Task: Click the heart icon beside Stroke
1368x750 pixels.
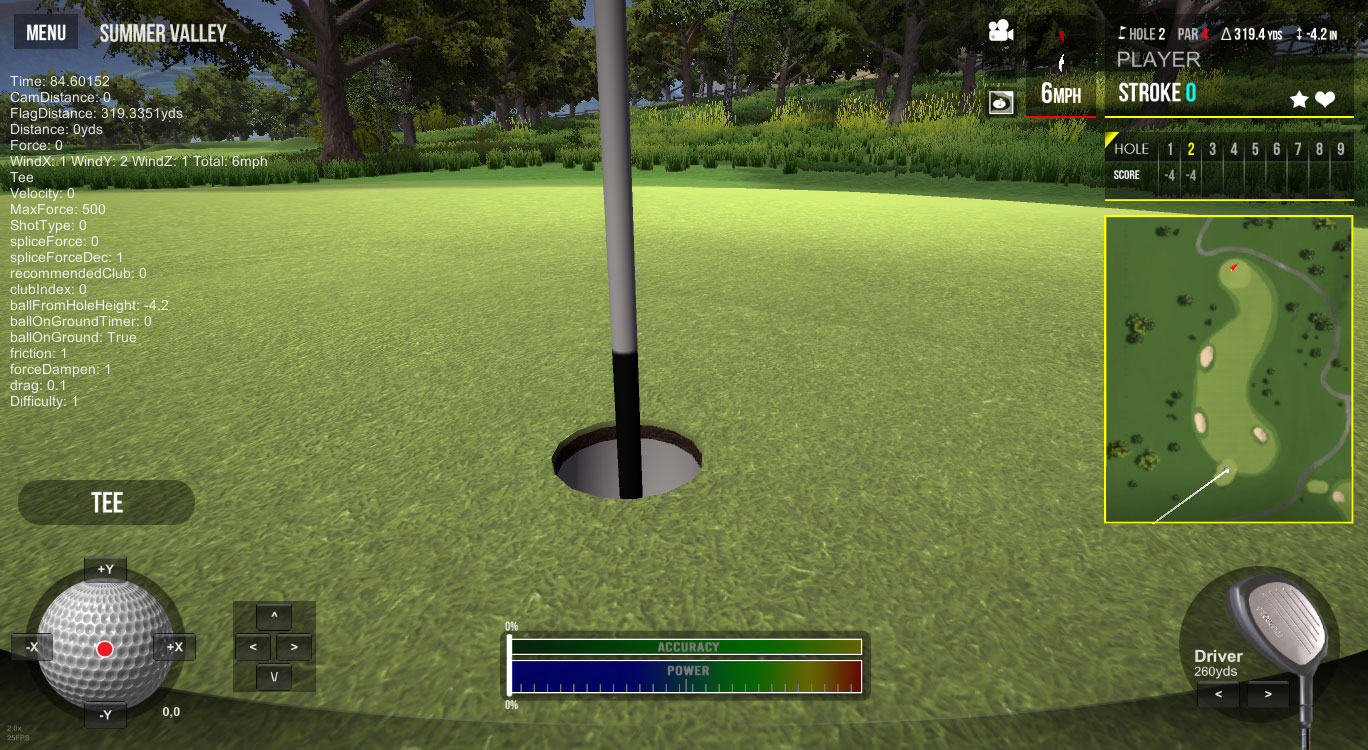Action: pos(1325,99)
